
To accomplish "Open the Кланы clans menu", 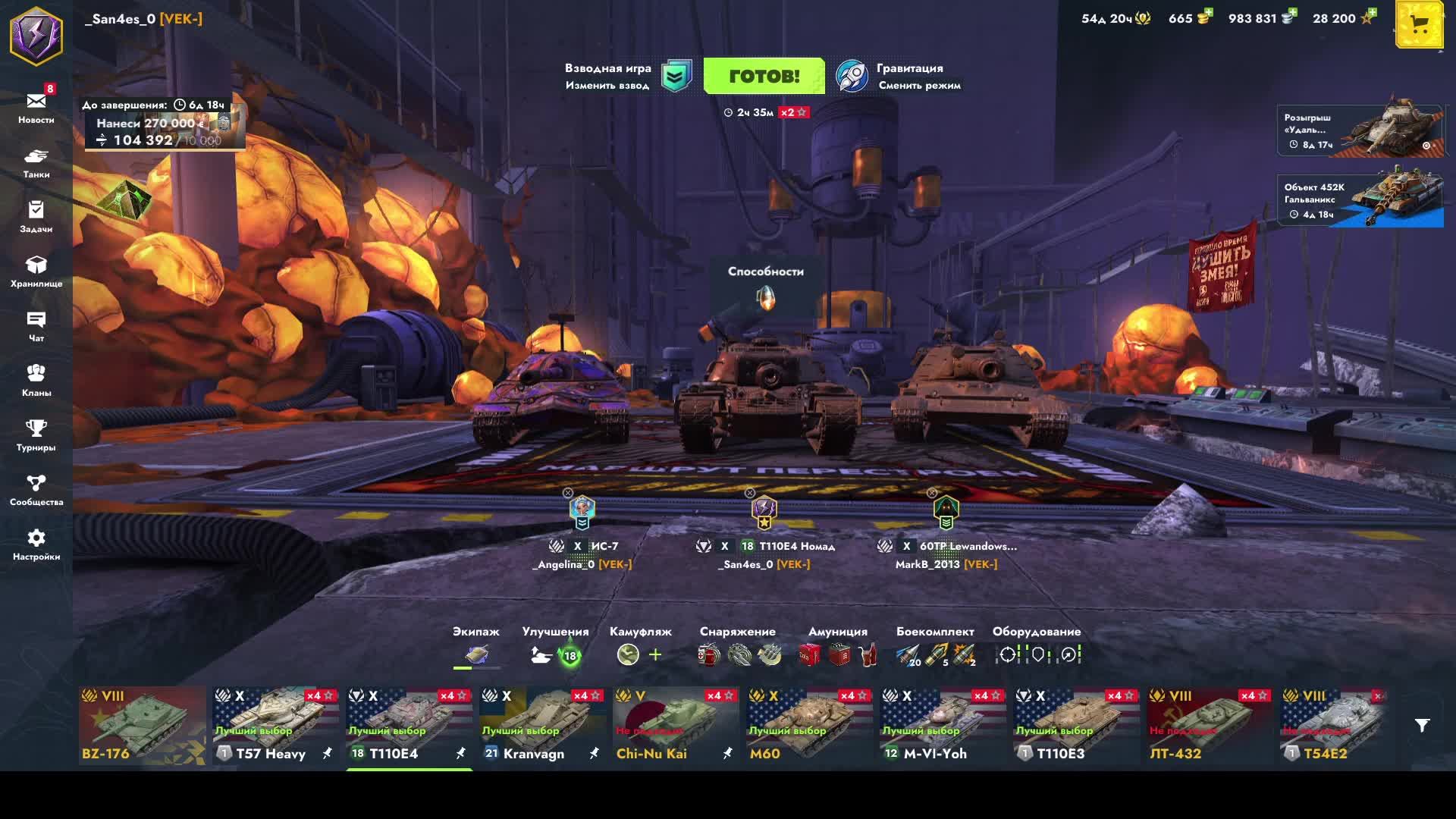I will point(36,381).
